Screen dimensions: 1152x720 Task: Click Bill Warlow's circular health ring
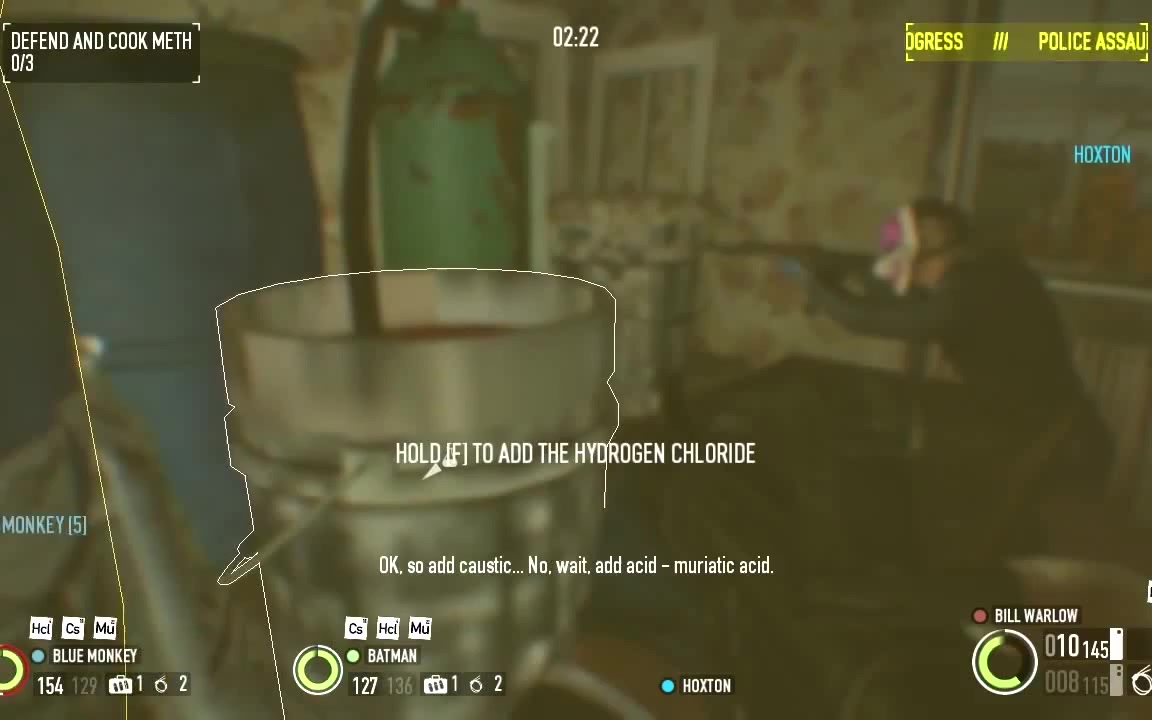click(x=1005, y=661)
